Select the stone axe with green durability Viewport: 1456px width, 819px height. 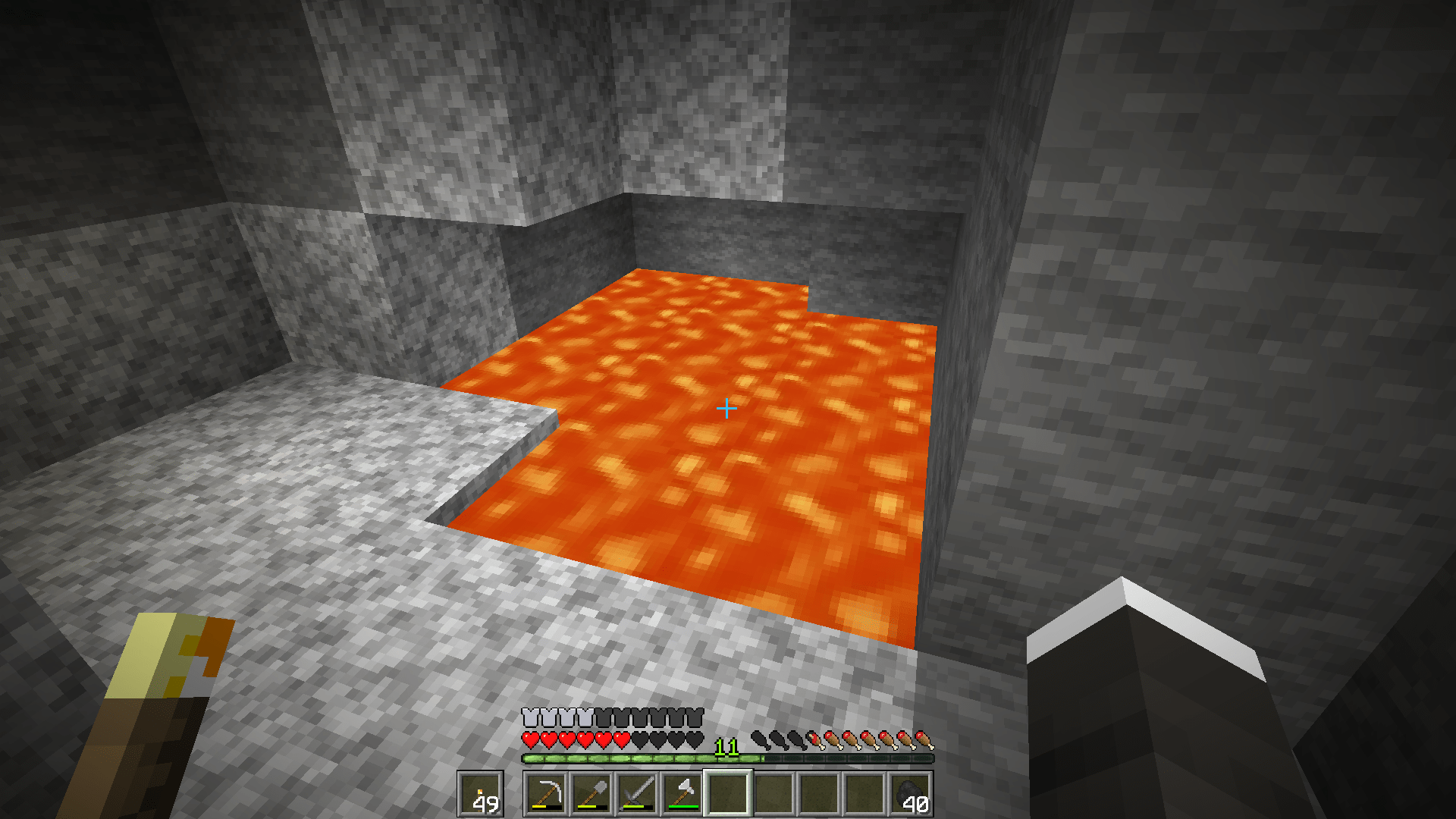tap(683, 791)
